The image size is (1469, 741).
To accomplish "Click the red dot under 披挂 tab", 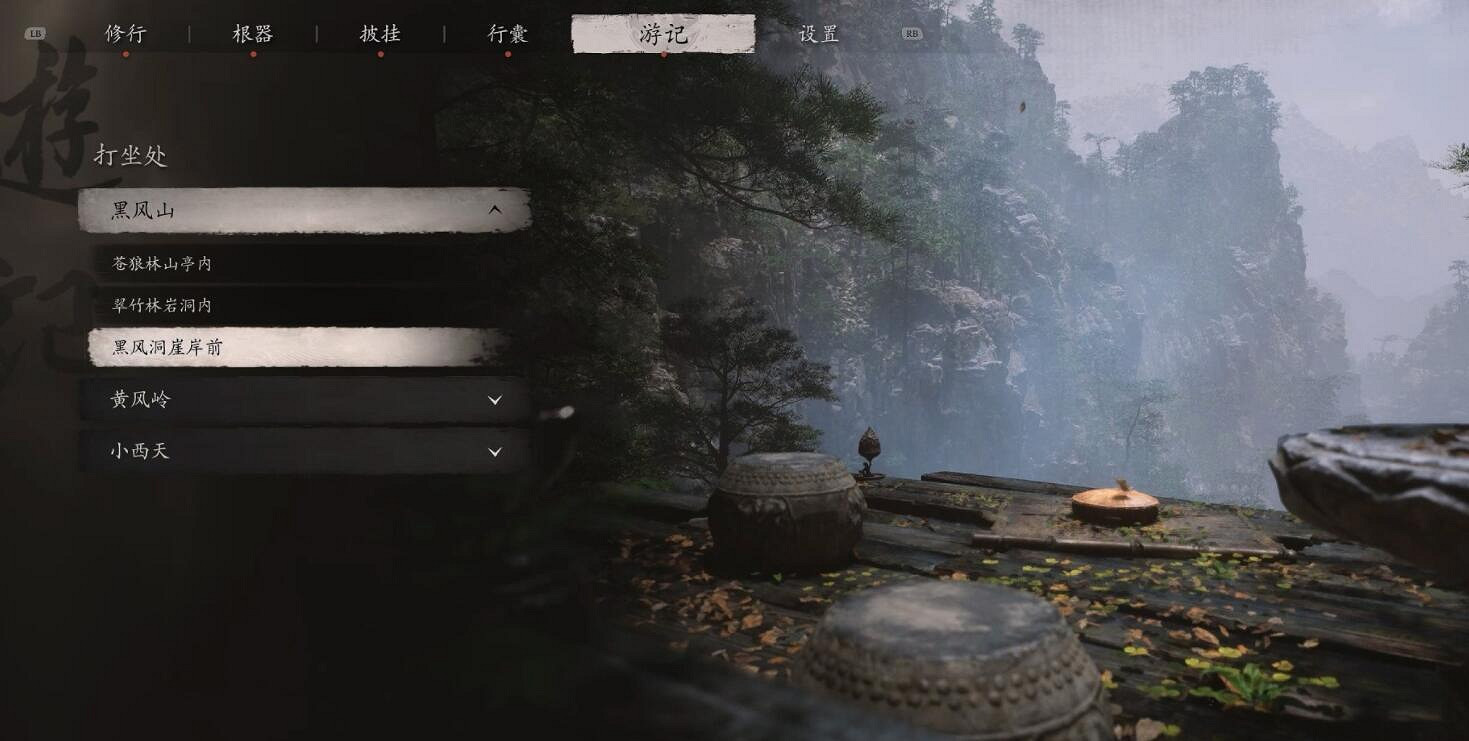I will coord(379,52).
